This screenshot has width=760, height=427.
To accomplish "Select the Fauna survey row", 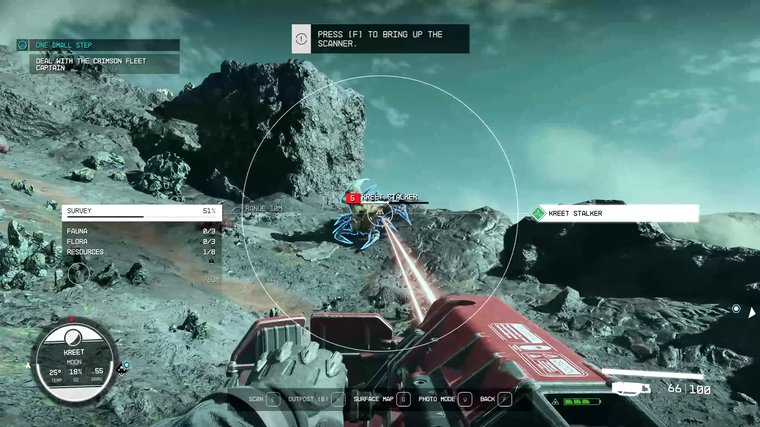I will pos(140,231).
